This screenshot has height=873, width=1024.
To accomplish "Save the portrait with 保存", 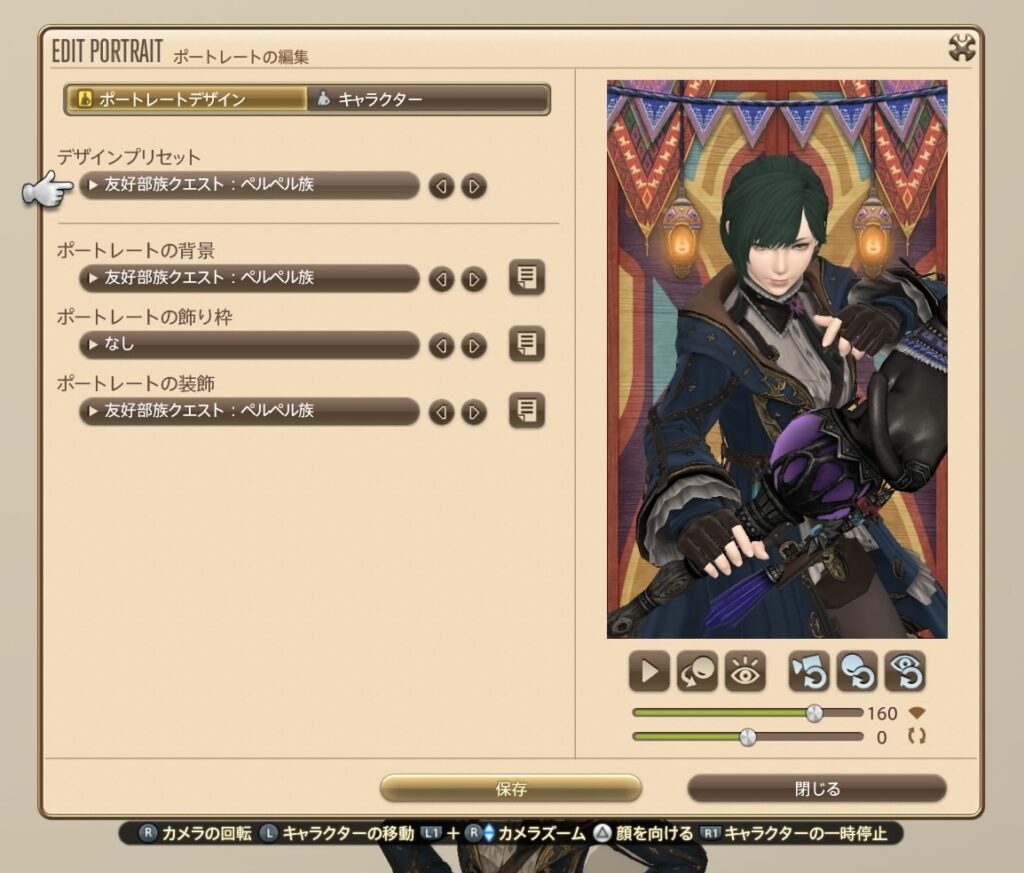I will 511,789.
